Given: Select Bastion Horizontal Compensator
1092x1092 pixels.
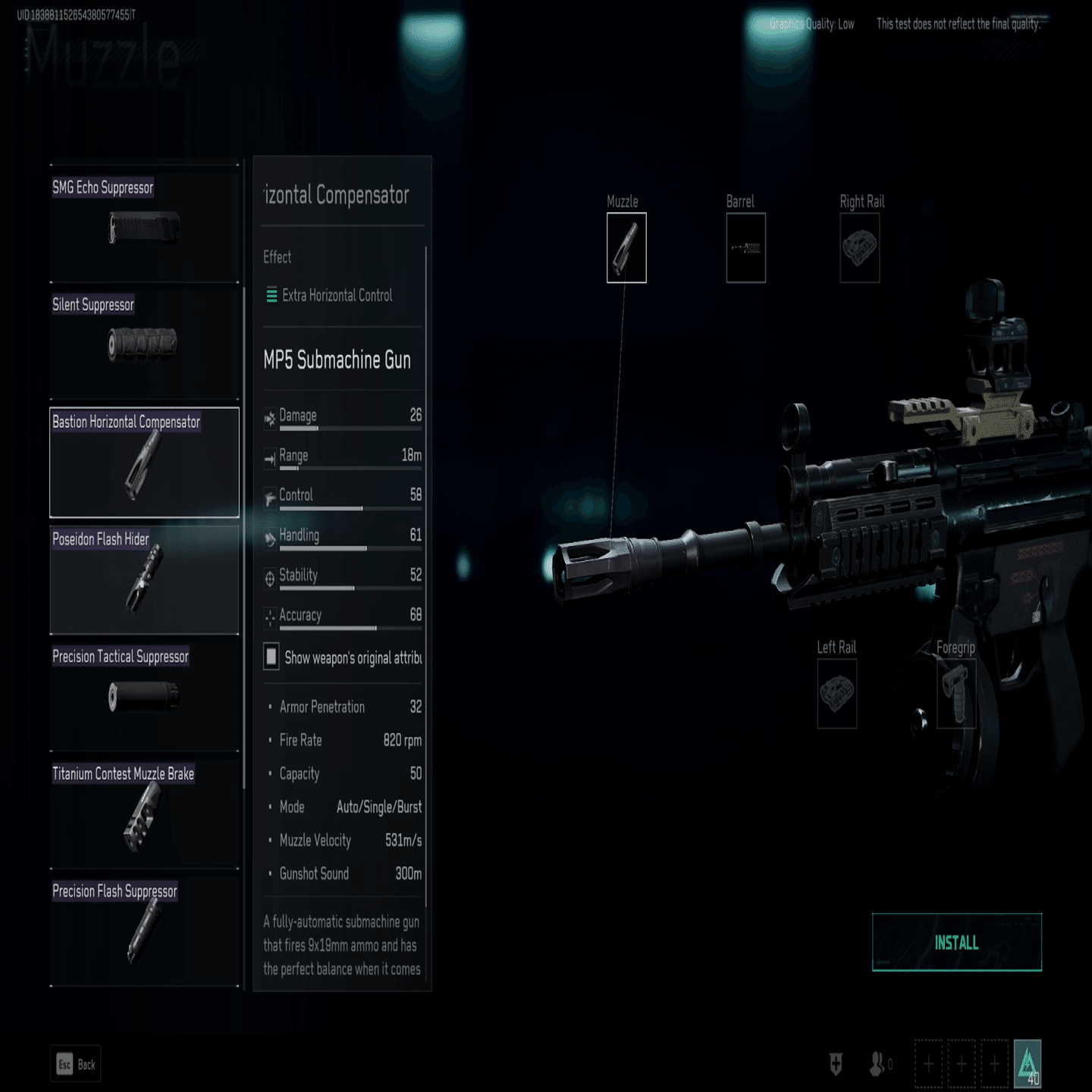Looking at the screenshot, I should [144, 463].
